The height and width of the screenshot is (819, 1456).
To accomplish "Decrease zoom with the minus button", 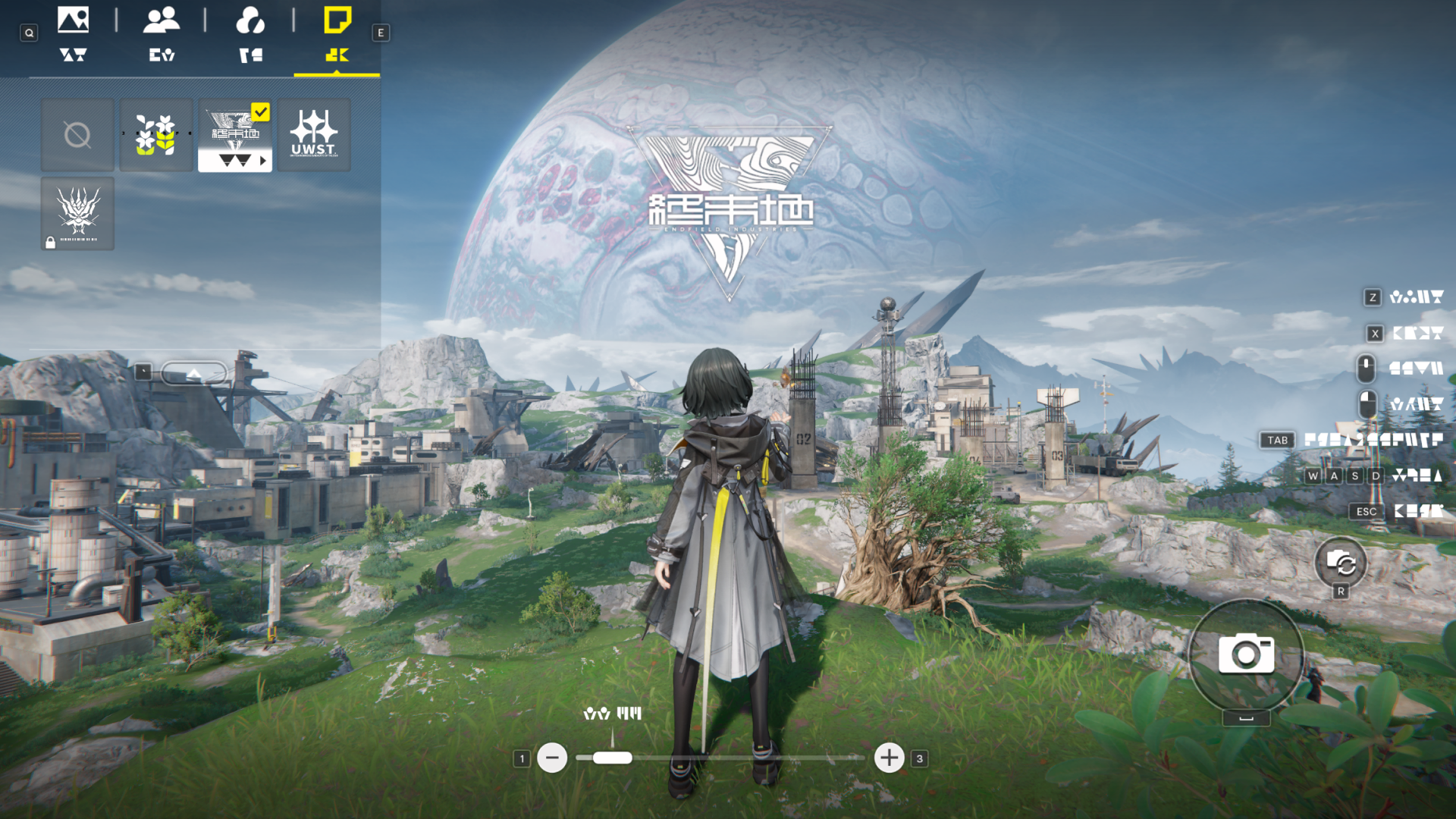I will tap(552, 758).
